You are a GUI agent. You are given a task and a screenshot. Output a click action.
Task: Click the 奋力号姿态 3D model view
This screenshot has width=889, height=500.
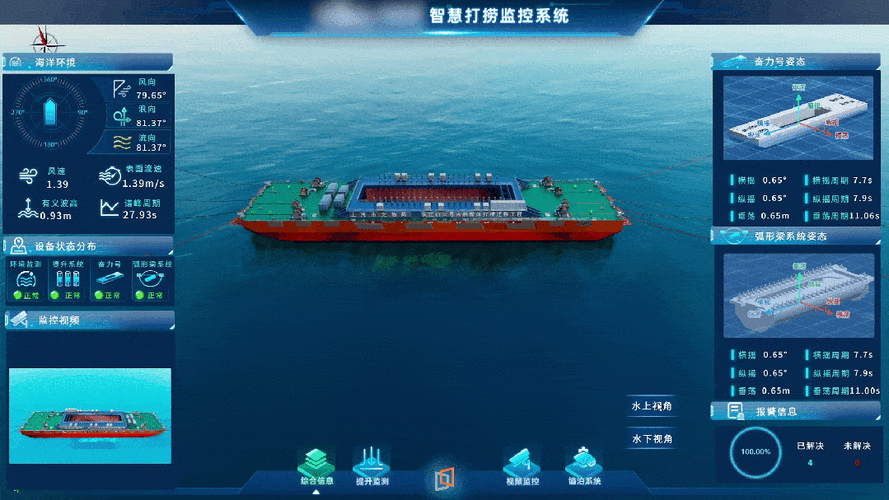[x=797, y=121]
